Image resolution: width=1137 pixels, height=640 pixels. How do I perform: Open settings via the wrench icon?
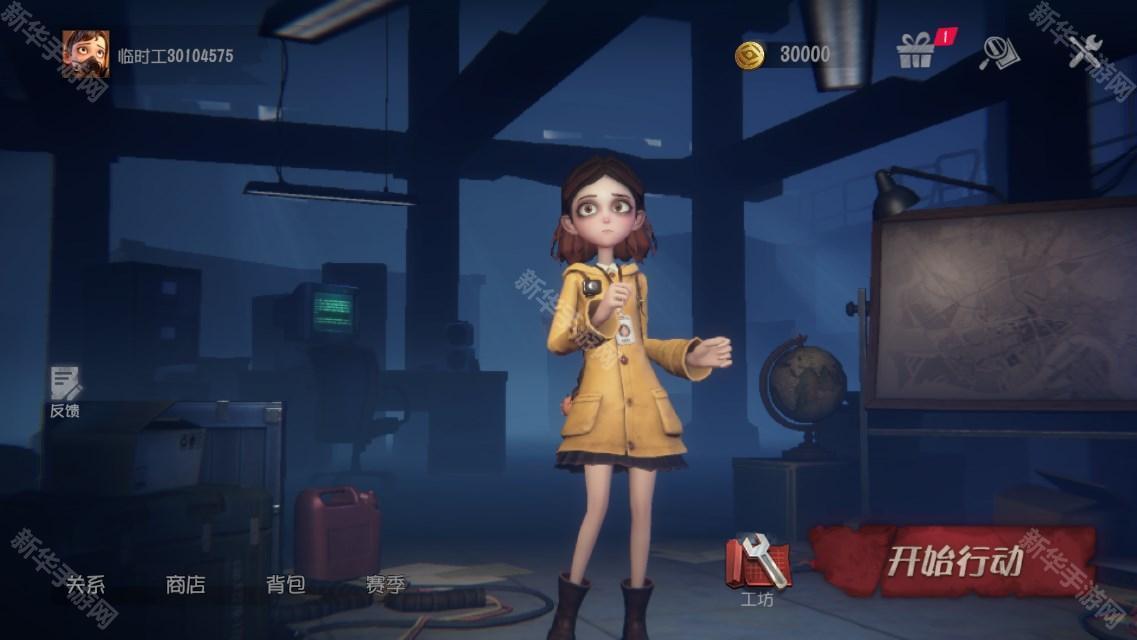pyautogui.click(x=1083, y=51)
